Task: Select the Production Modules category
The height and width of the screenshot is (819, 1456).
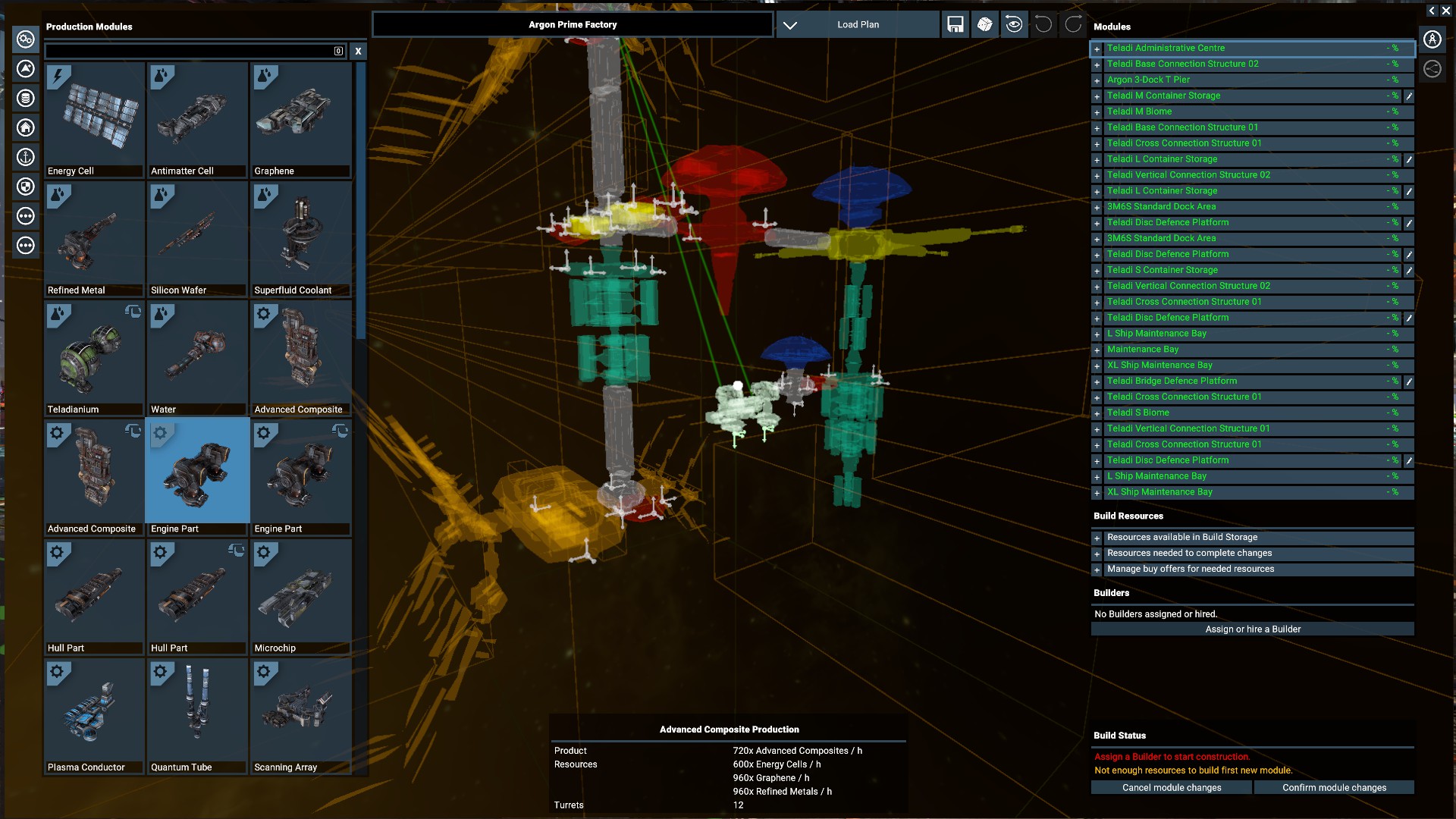Action: [x=26, y=39]
